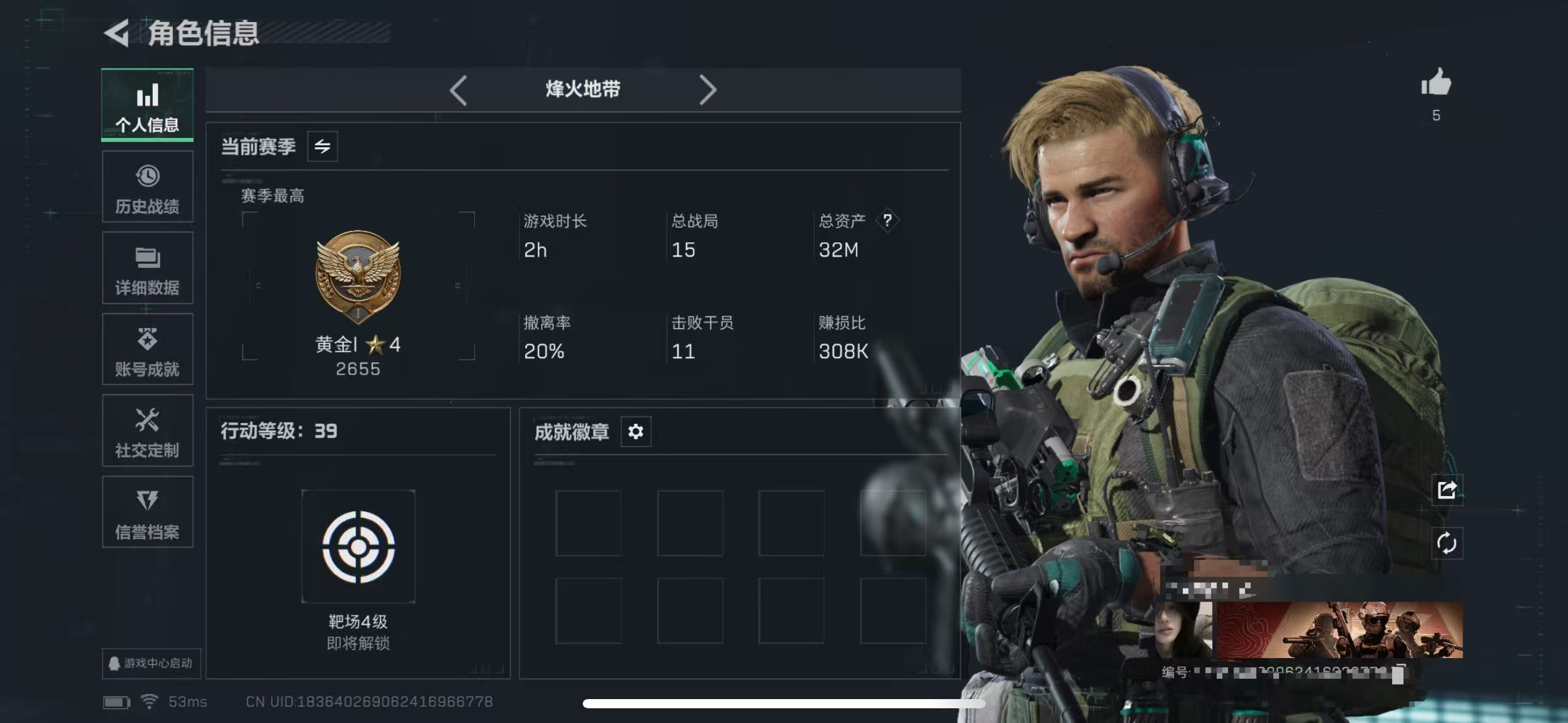Select the 靶场4级 target icon
This screenshot has height=723, width=1568.
click(358, 546)
